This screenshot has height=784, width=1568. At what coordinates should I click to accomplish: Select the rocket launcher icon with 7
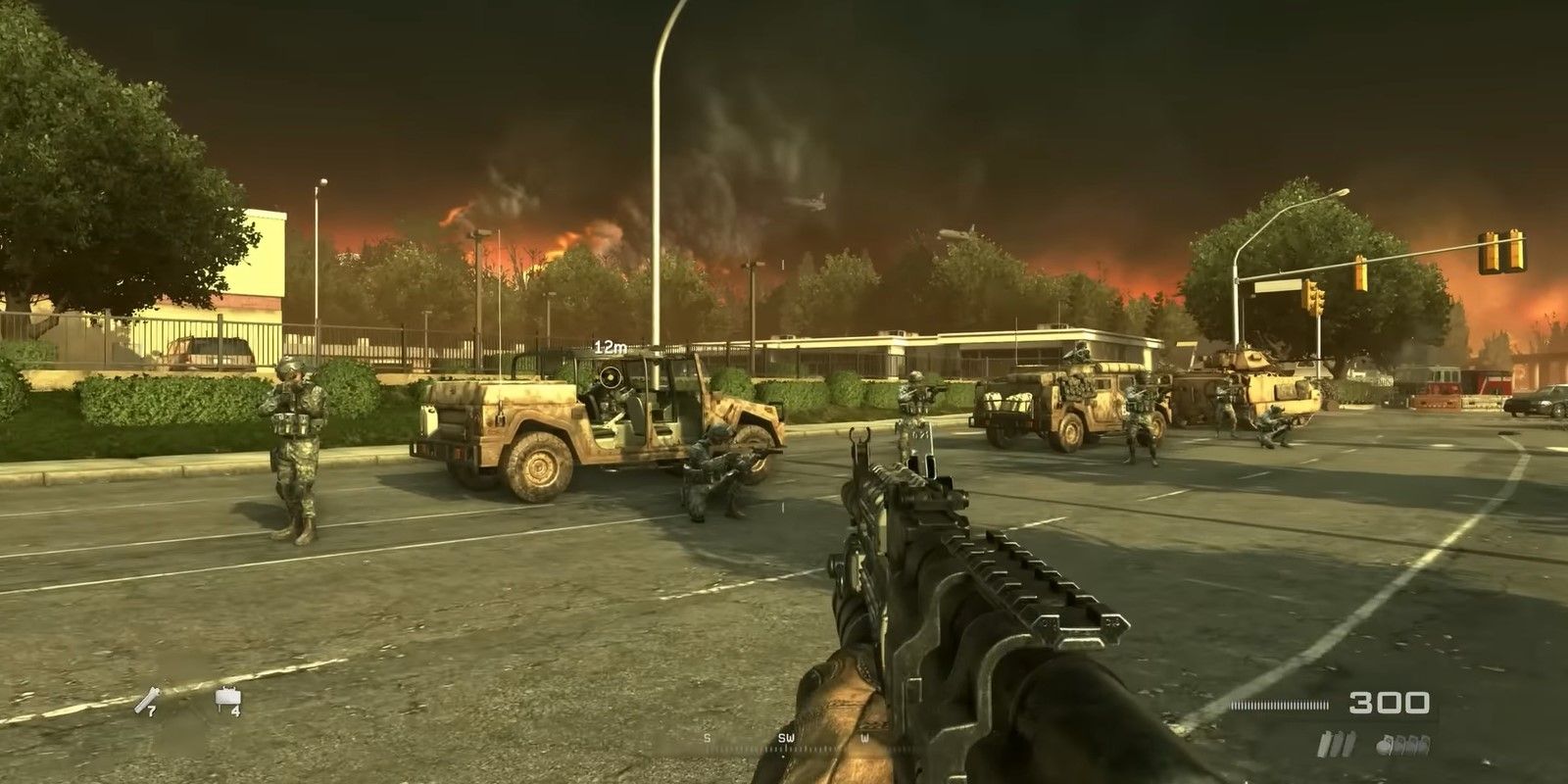[x=146, y=700]
